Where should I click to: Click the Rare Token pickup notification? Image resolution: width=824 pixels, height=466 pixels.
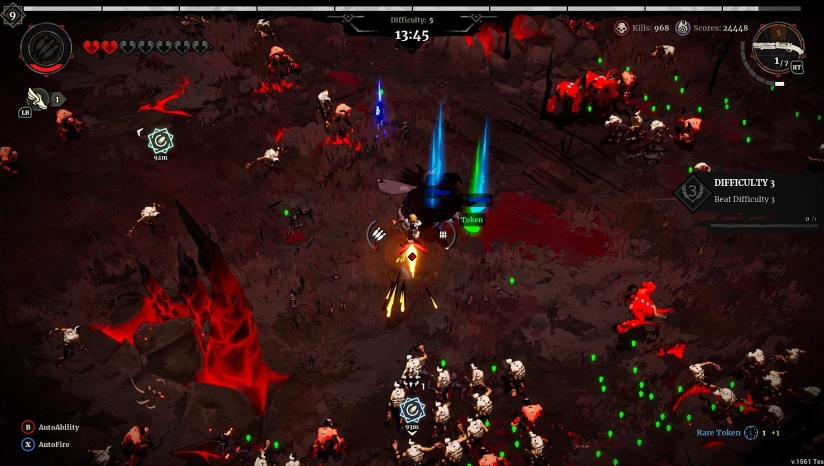(738, 433)
